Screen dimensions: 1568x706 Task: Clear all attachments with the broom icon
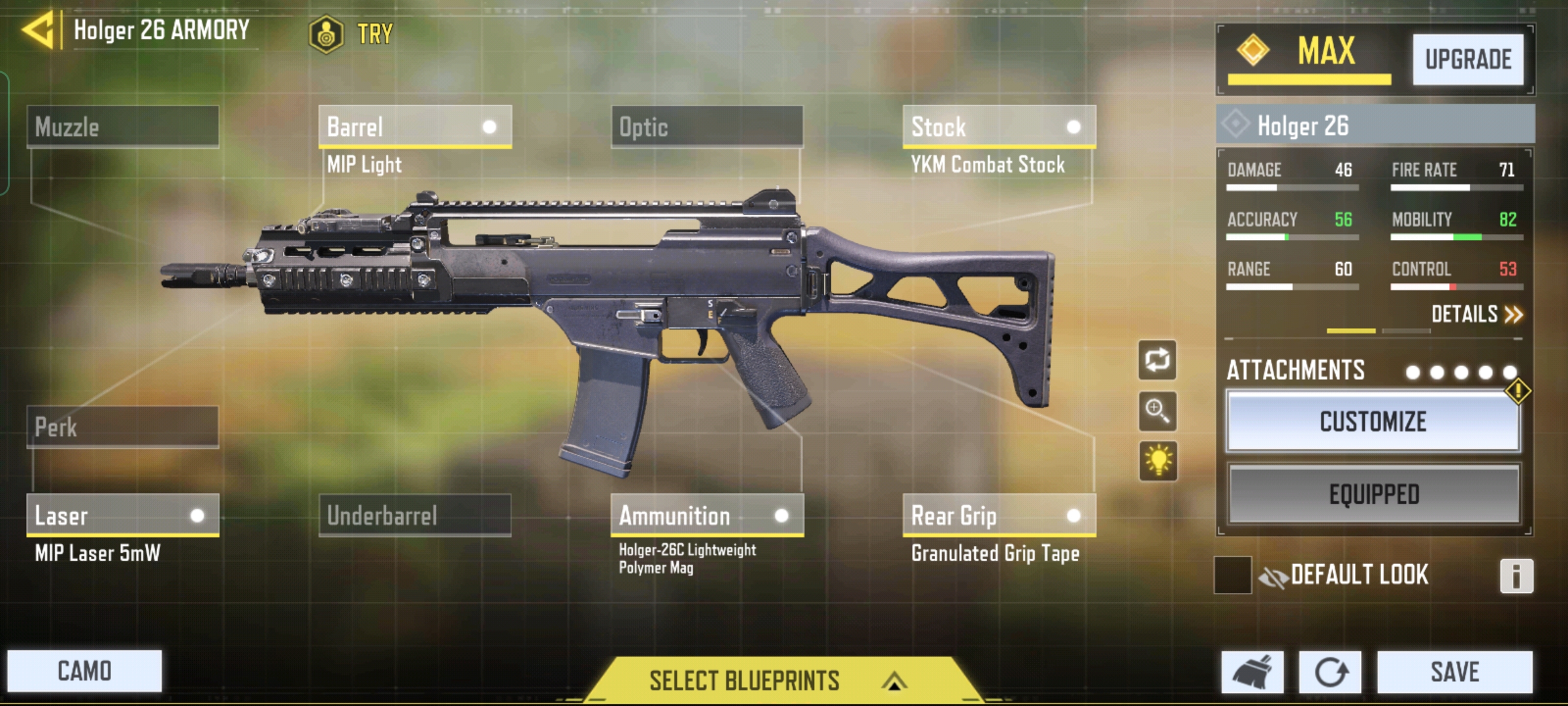pyautogui.click(x=1252, y=671)
